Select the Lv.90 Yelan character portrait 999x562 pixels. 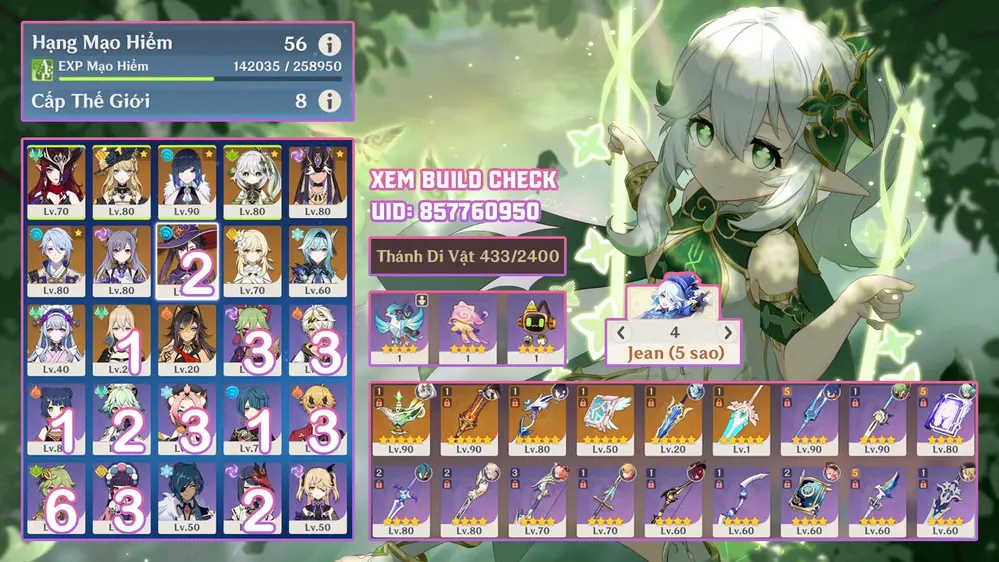click(187, 182)
